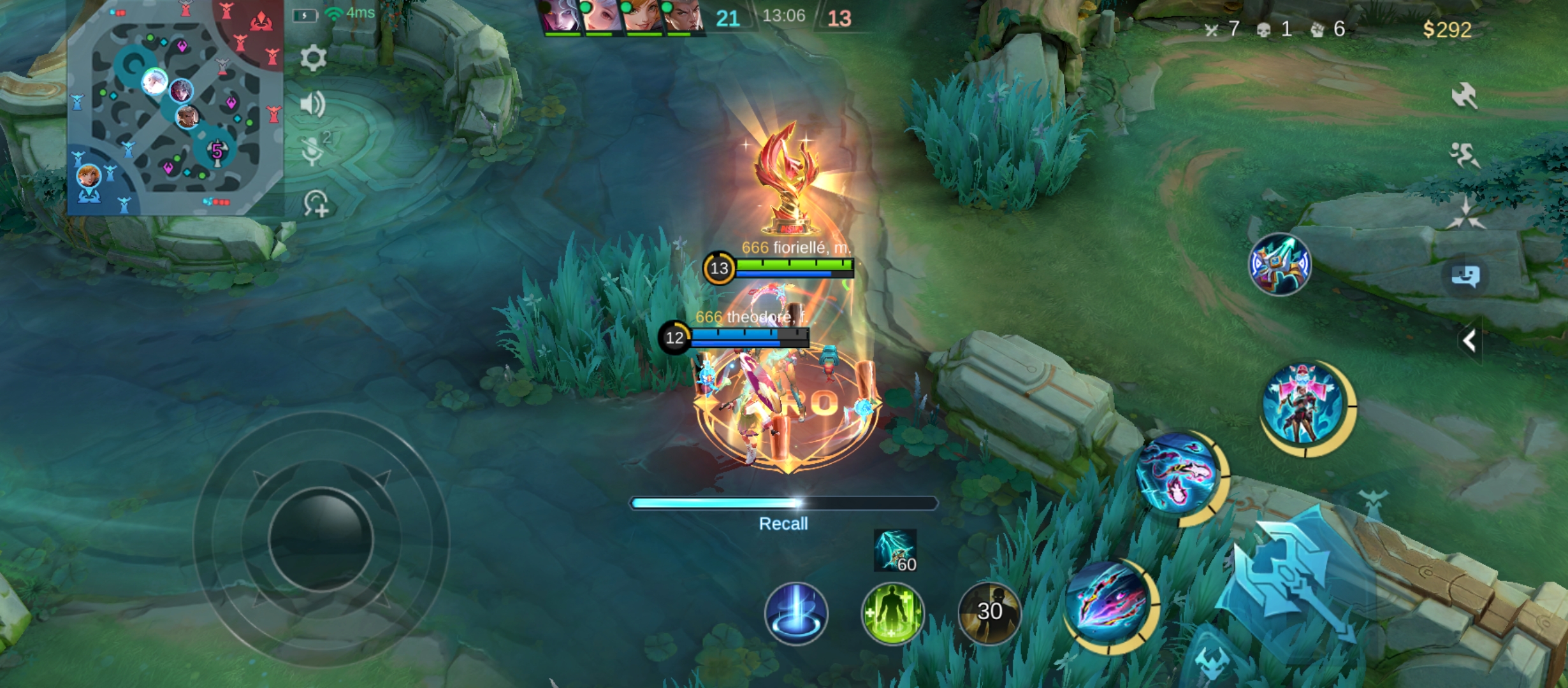Expand the side panel arrow
Screen dimensions: 1568x688
click(1470, 341)
